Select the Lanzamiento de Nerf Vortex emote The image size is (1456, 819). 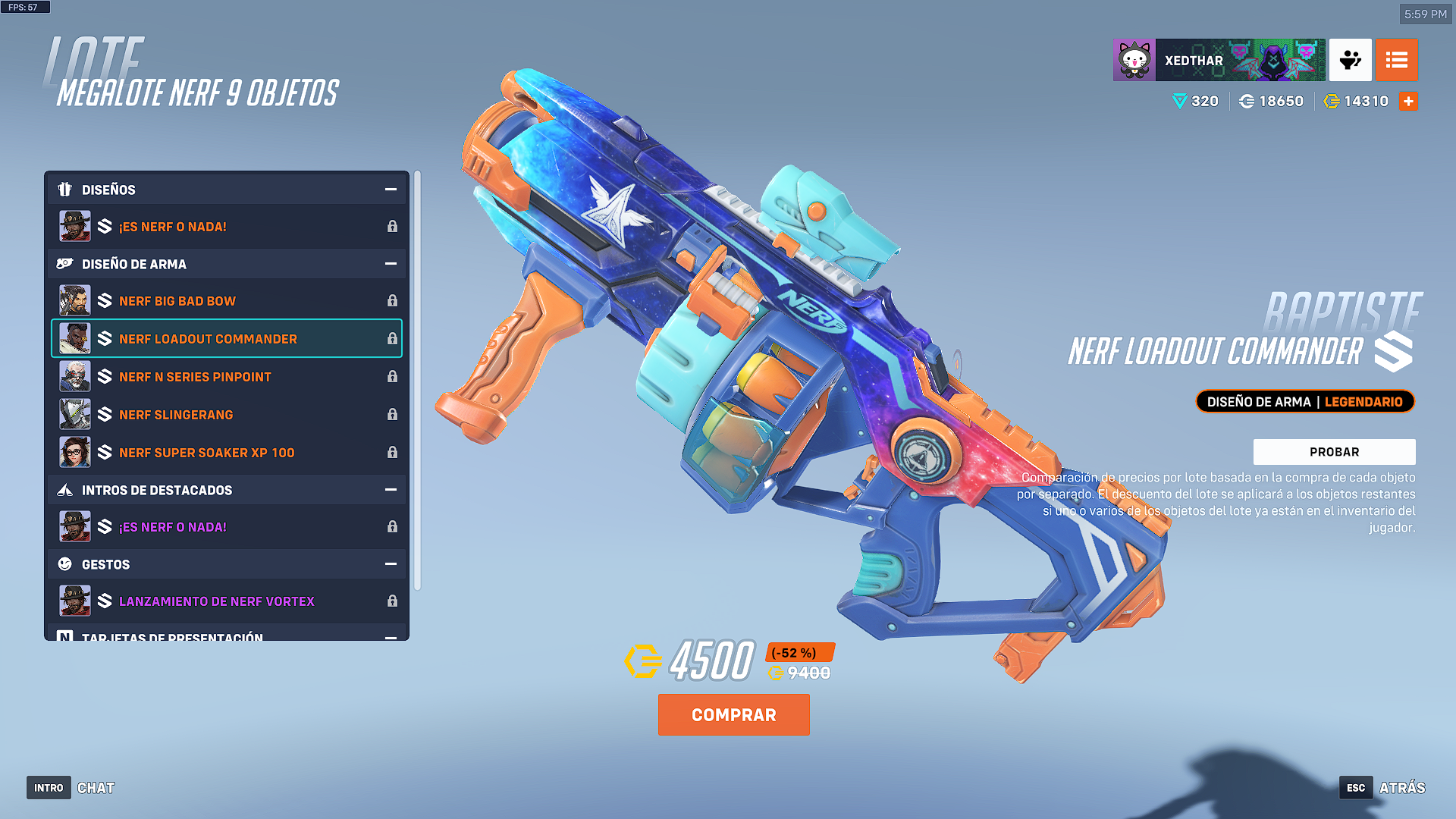[x=226, y=601]
